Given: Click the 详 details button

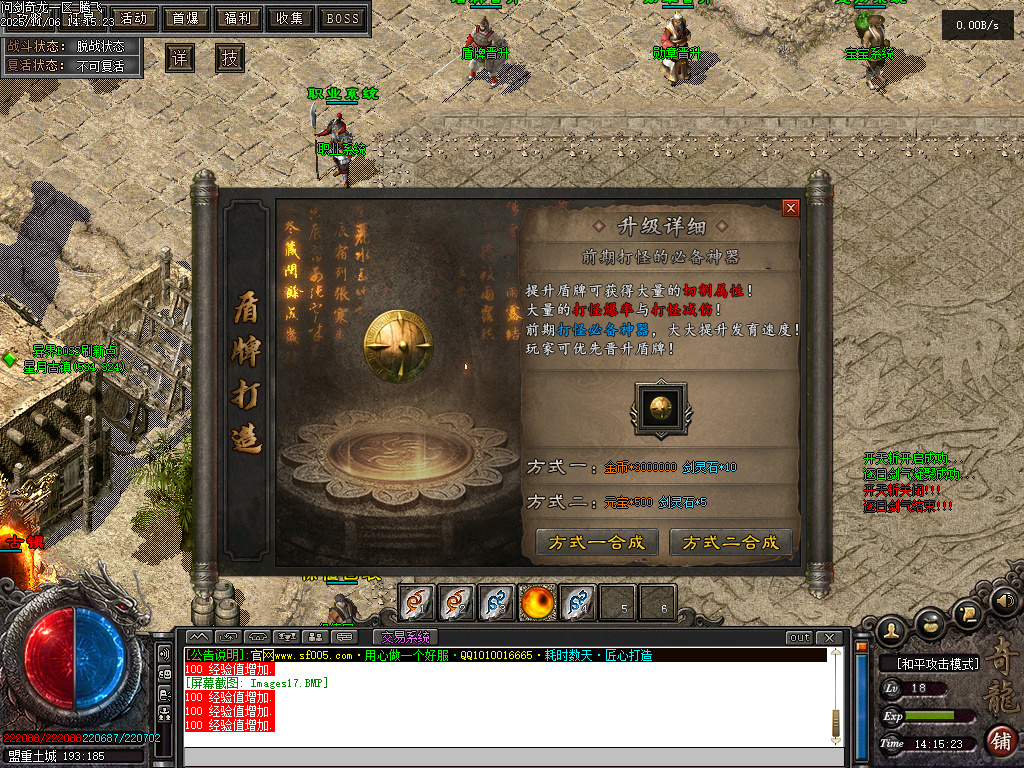Looking at the screenshot, I should pos(179,58).
